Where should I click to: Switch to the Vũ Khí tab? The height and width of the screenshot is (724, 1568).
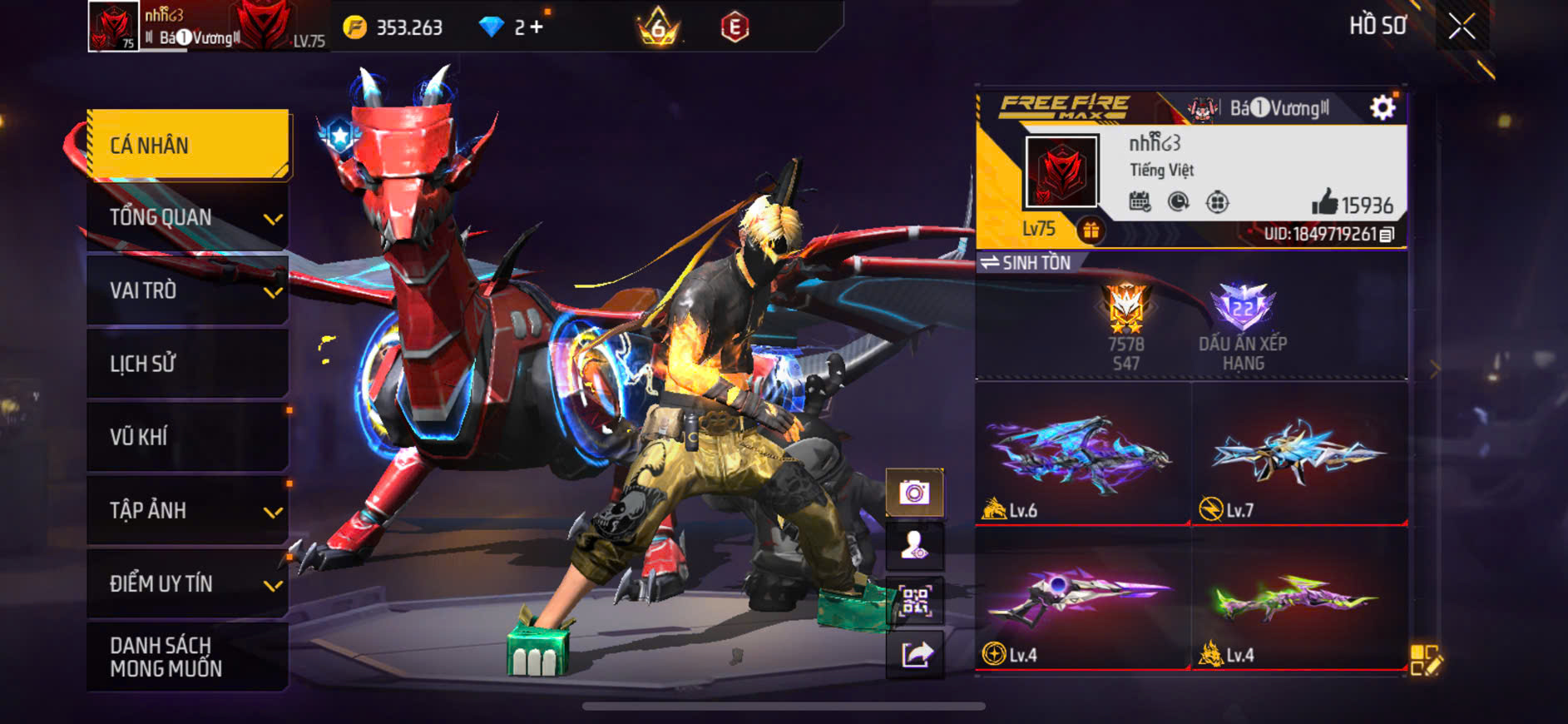[189, 437]
